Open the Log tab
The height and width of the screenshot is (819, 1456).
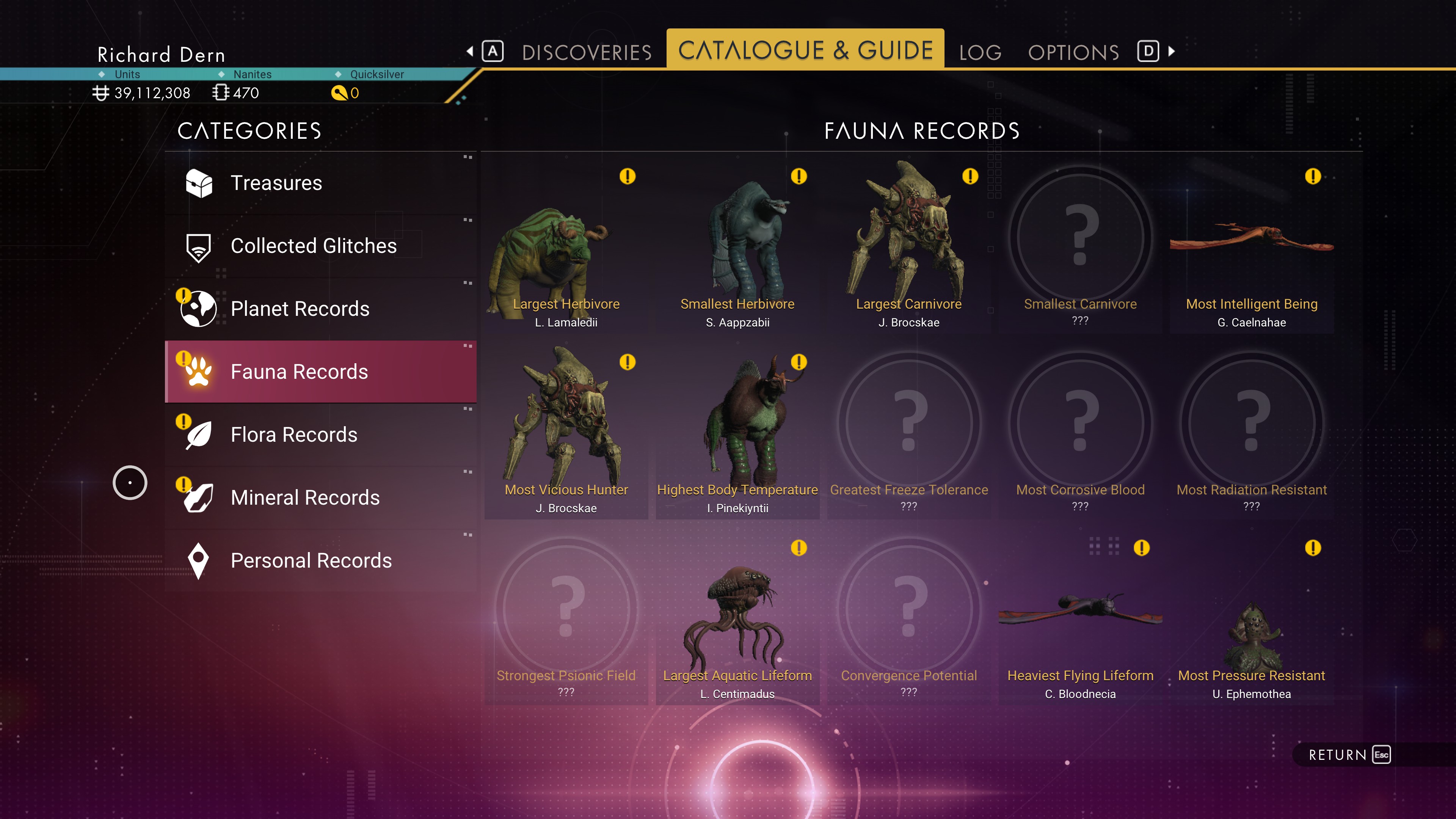(x=980, y=52)
